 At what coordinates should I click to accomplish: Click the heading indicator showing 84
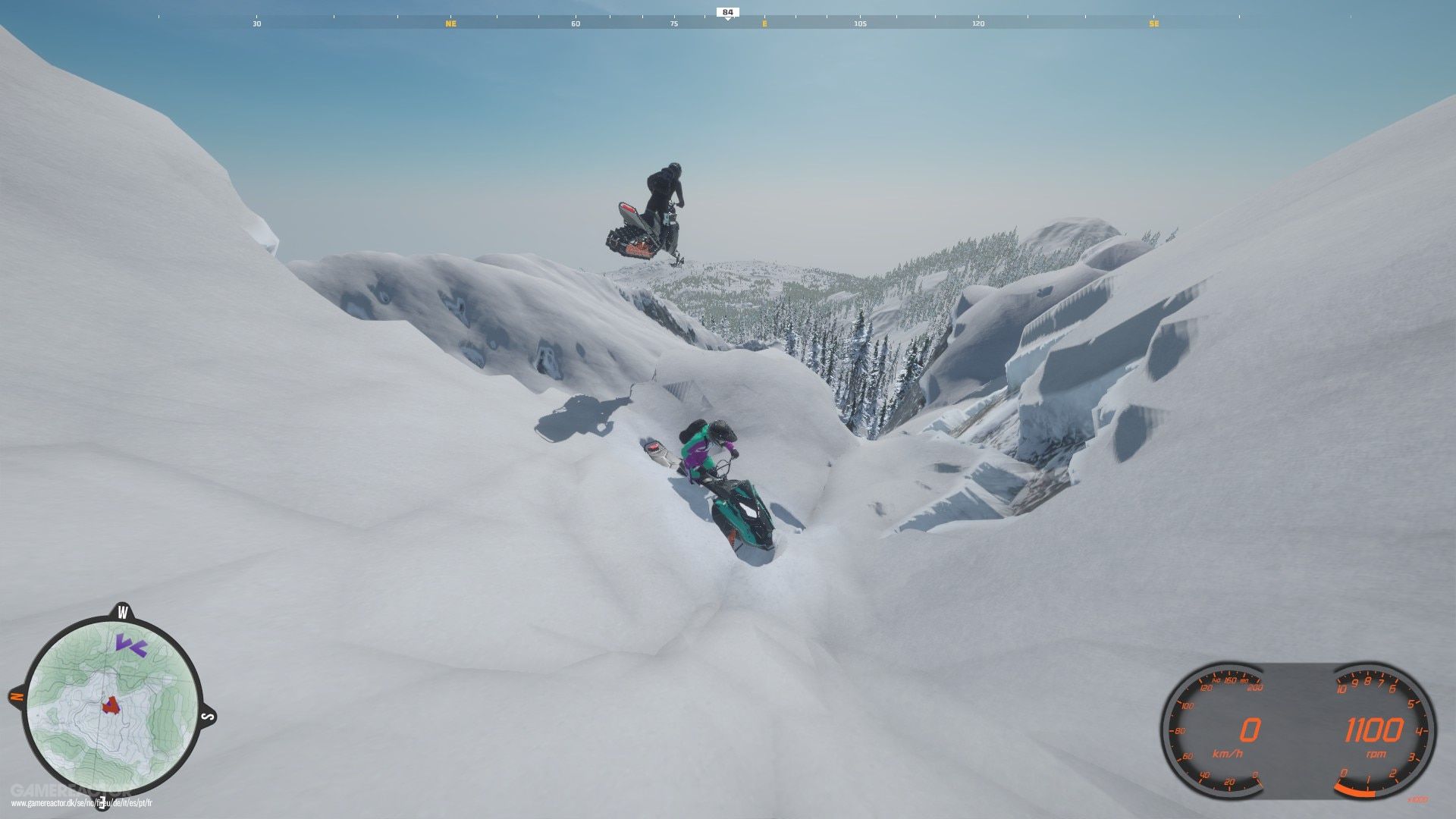coord(726,11)
